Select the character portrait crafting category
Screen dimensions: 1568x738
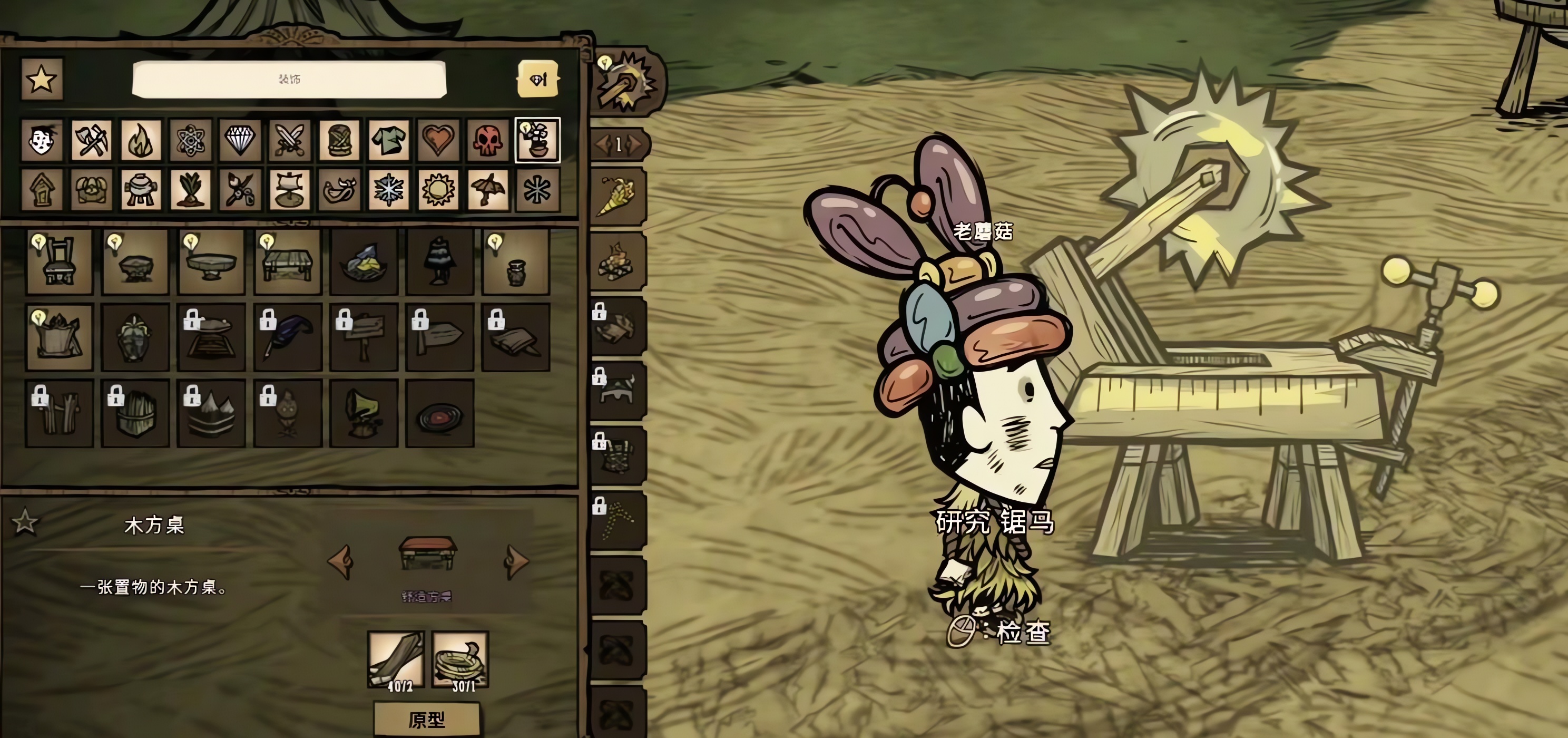pos(42,140)
